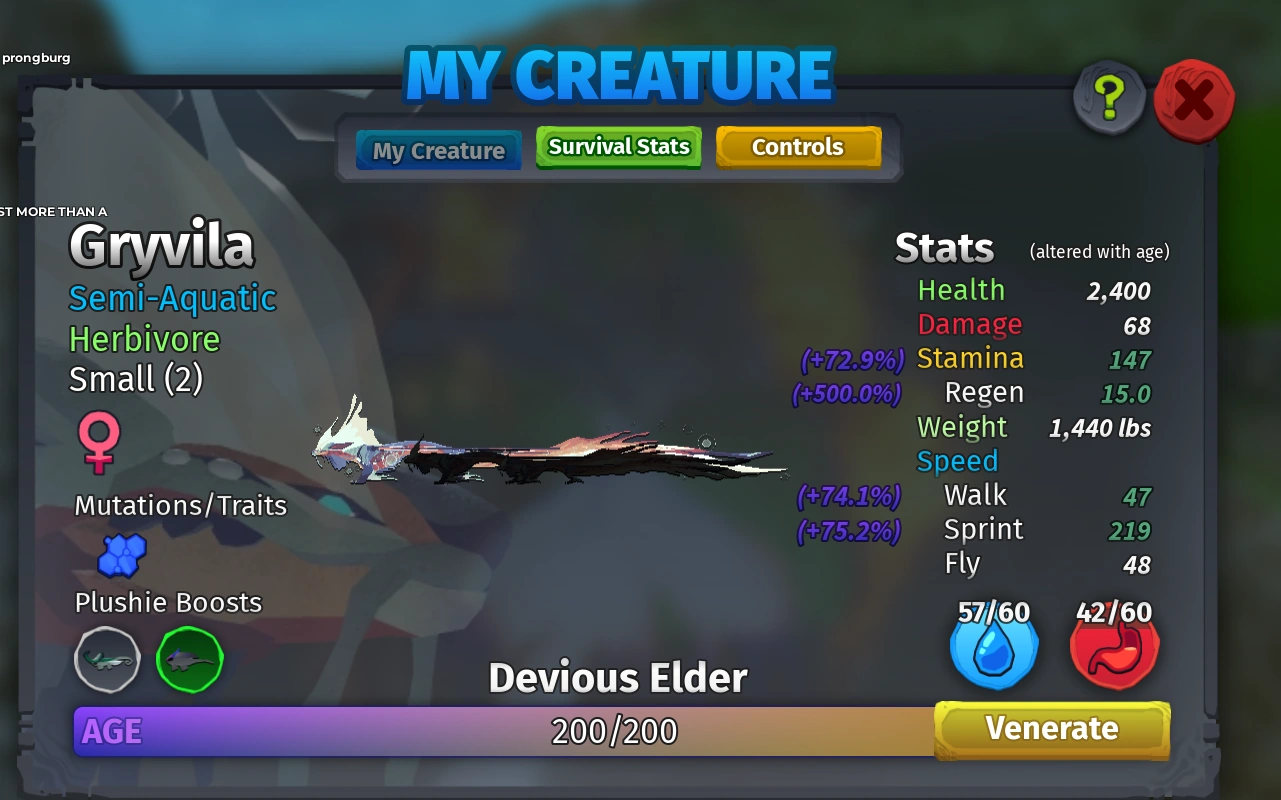The width and height of the screenshot is (1281, 800).
Task: Click the (+500.0%) regen modifier text
Action: click(845, 393)
